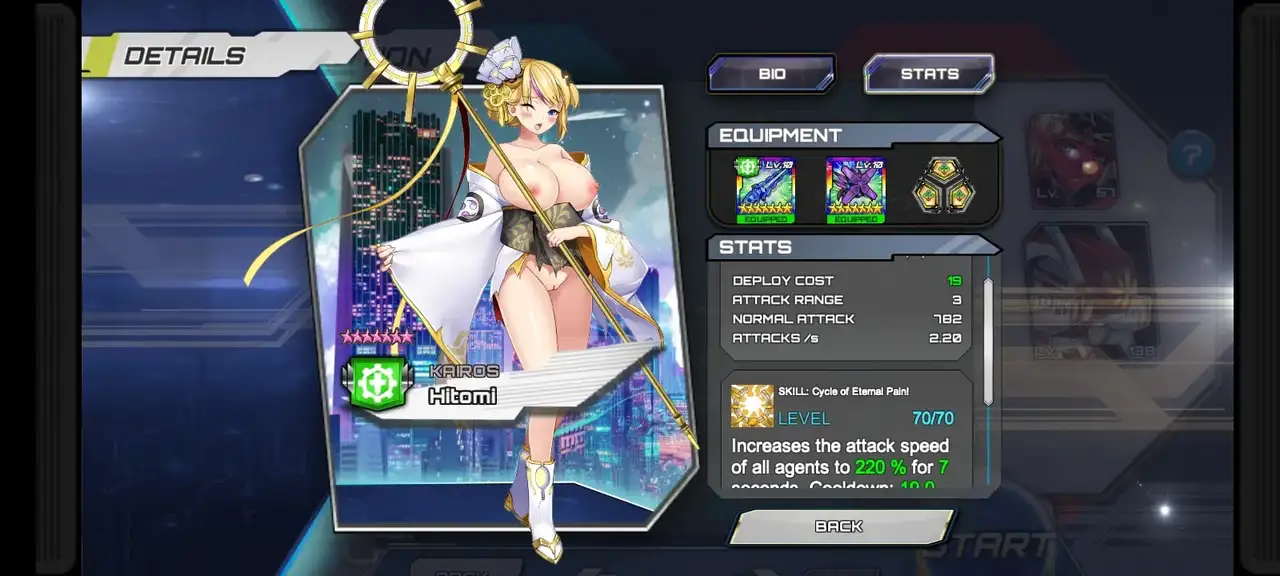Tap the green Kairos class emblem

point(378,384)
